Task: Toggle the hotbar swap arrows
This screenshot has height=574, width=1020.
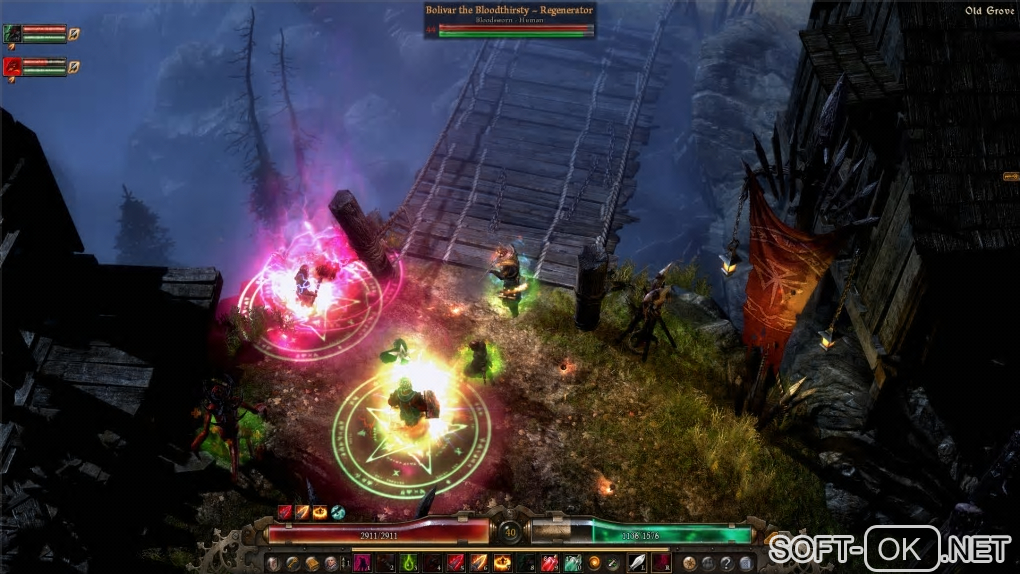Action: tap(347, 563)
